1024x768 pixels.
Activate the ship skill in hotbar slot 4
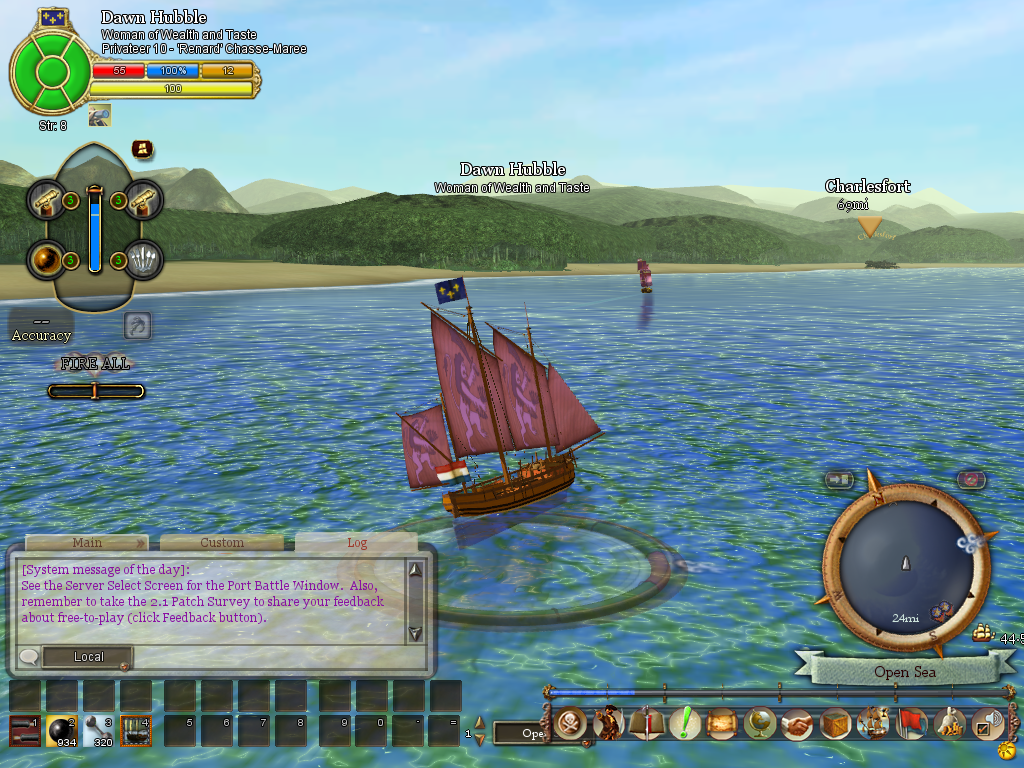click(x=135, y=731)
